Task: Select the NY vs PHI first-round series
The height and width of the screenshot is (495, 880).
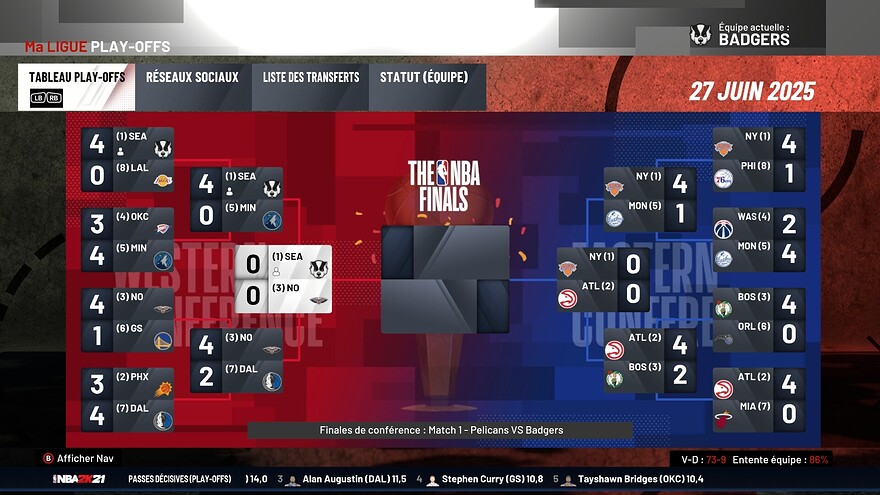Action: pyautogui.click(x=759, y=159)
